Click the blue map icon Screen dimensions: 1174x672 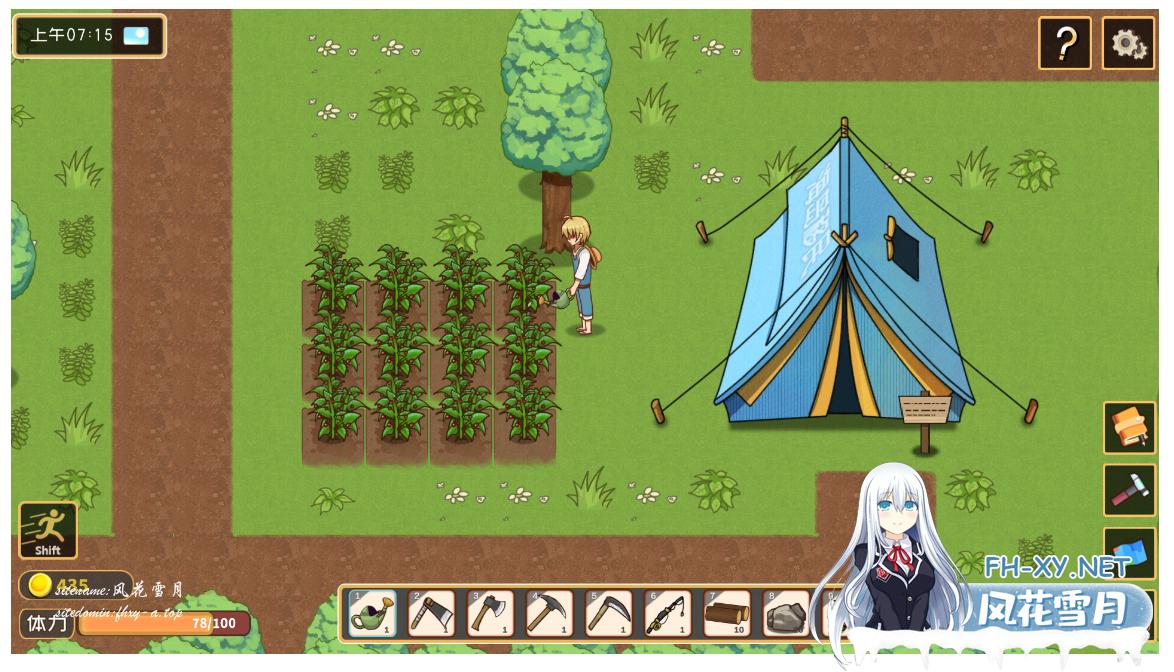(1131, 551)
